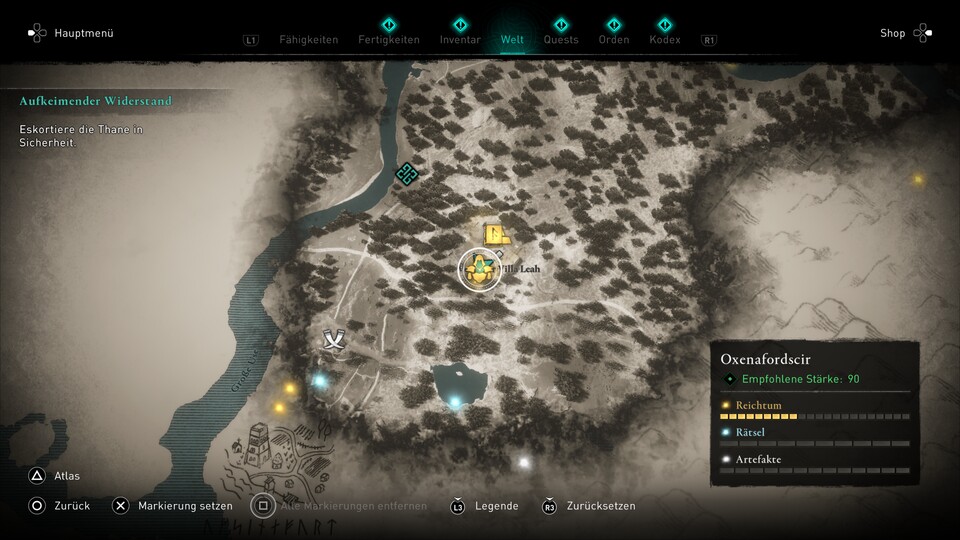Show the Quests tab
The height and width of the screenshot is (540, 960).
(x=561, y=40)
